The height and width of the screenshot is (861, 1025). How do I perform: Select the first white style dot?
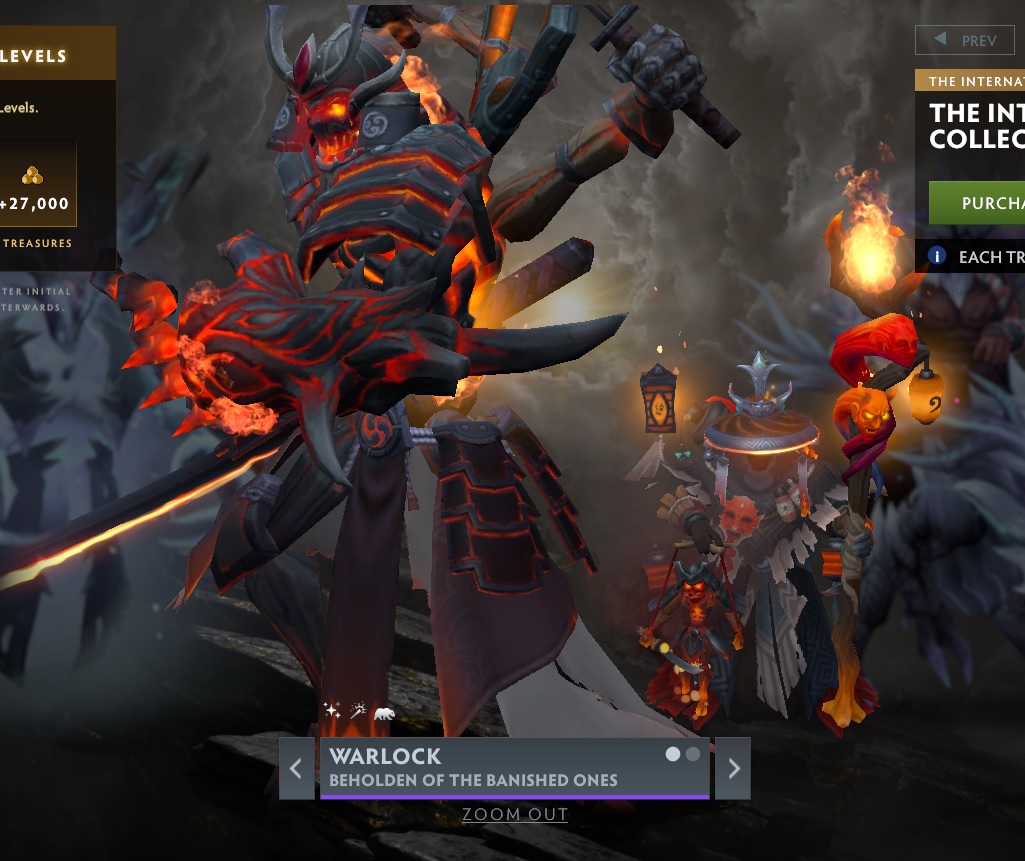tap(674, 755)
